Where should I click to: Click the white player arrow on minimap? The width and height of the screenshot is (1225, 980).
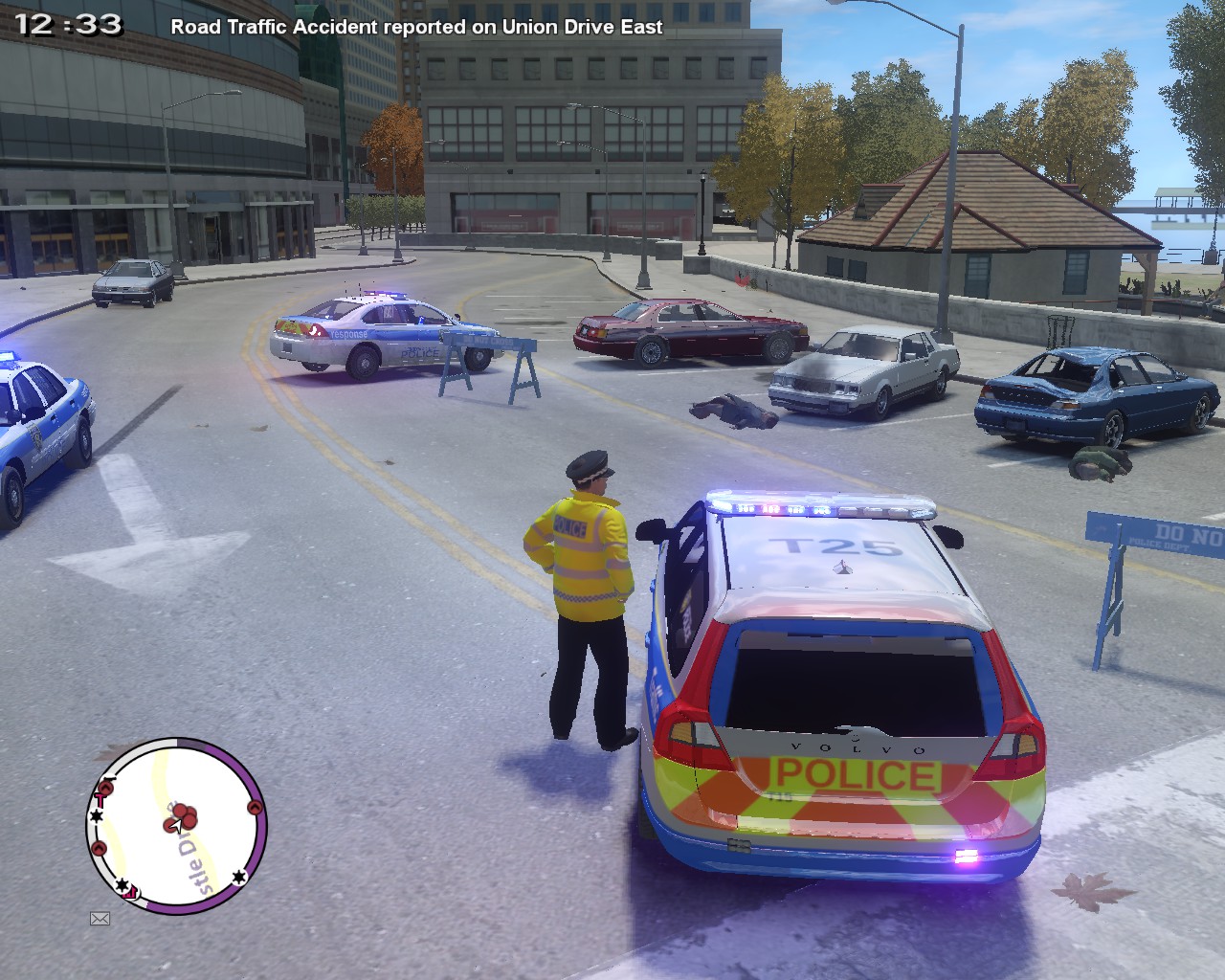pyautogui.click(x=176, y=825)
